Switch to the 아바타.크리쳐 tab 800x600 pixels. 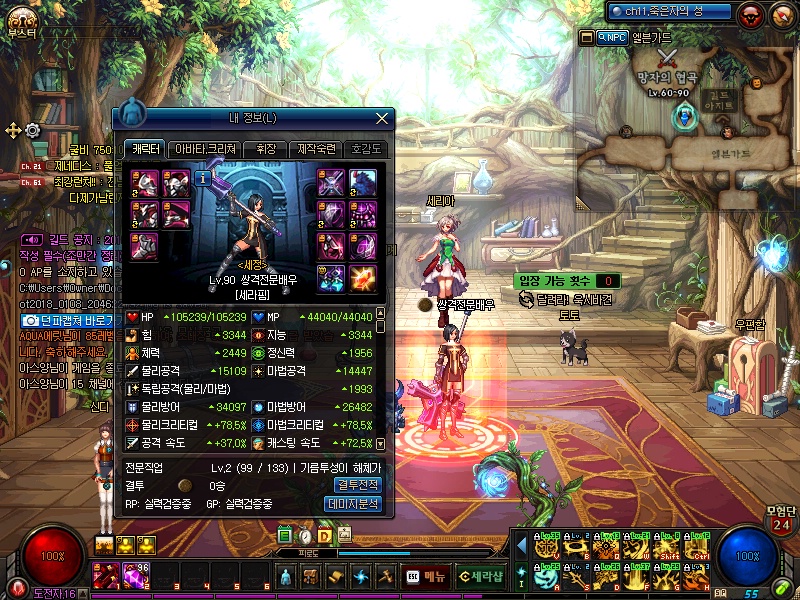click(206, 149)
